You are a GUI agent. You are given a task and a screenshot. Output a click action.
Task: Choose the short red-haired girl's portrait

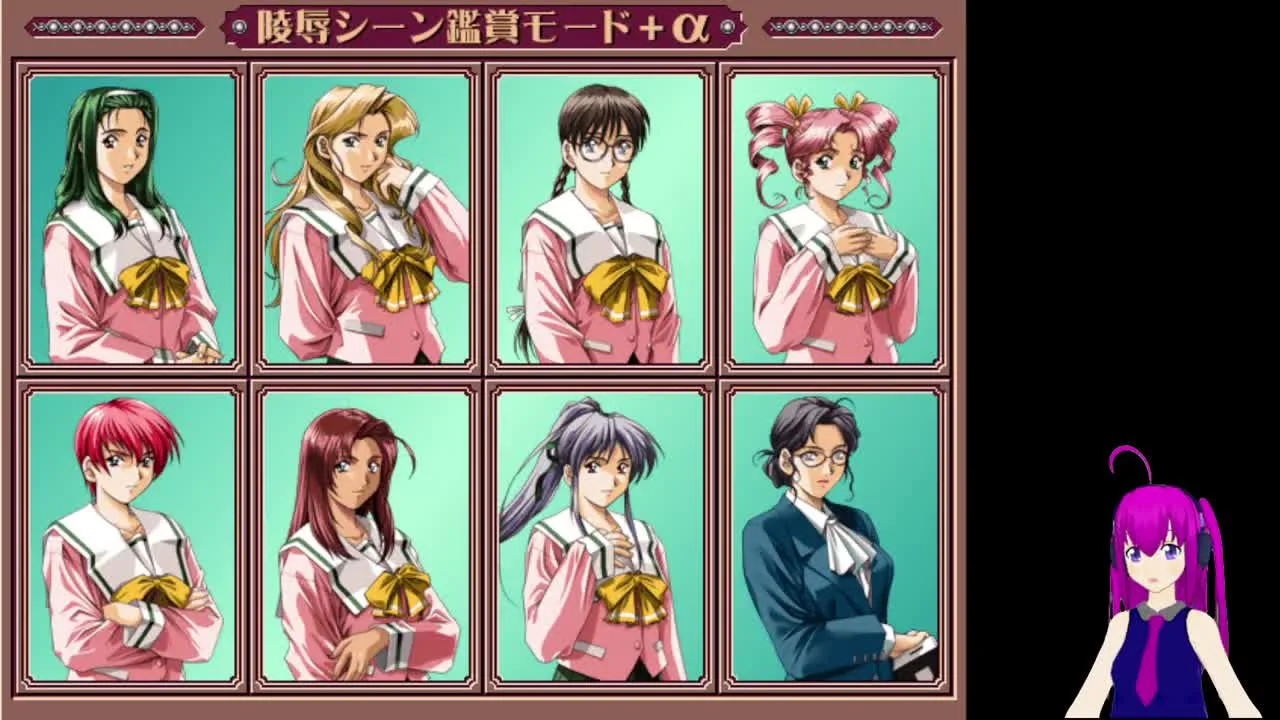[x=132, y=535]
